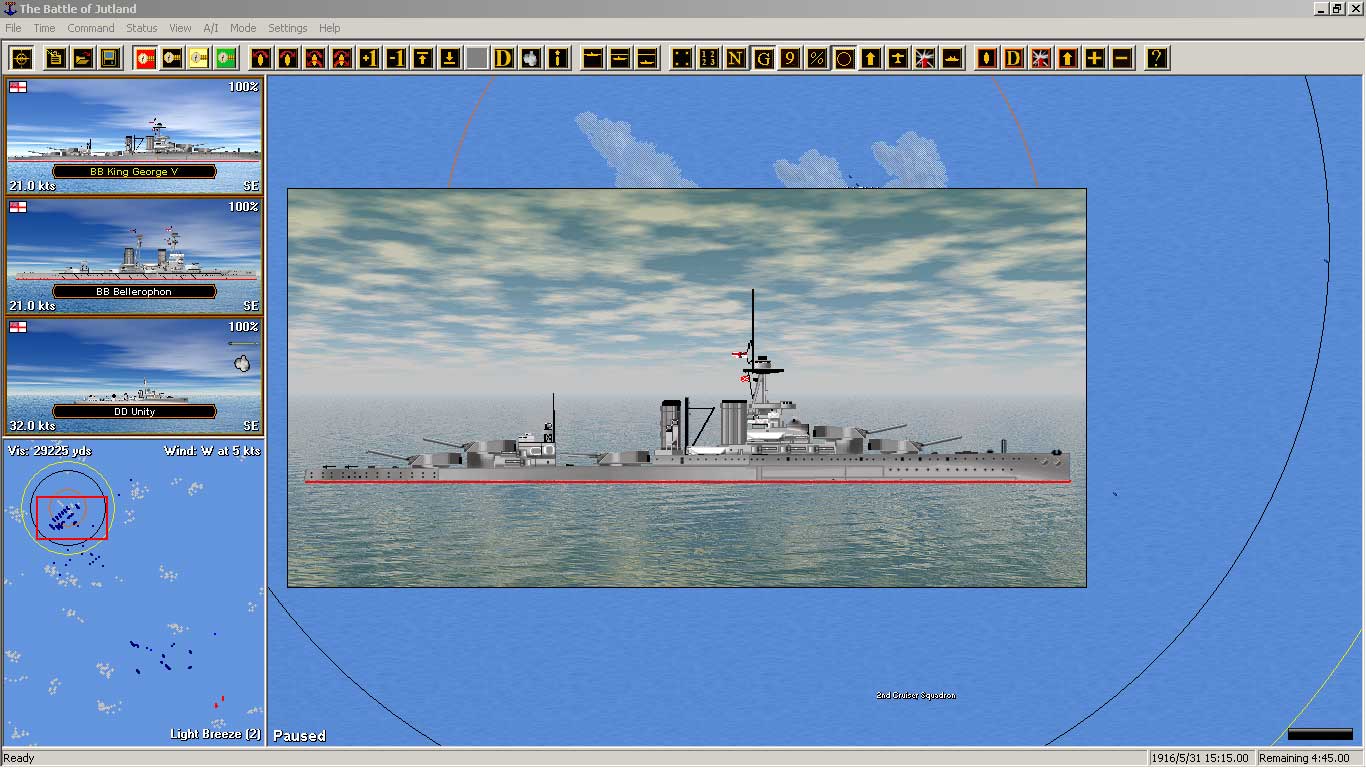Click the ? Help toolbar icon
This screenshot has height=768, width=1366.
pos(1156,58)
